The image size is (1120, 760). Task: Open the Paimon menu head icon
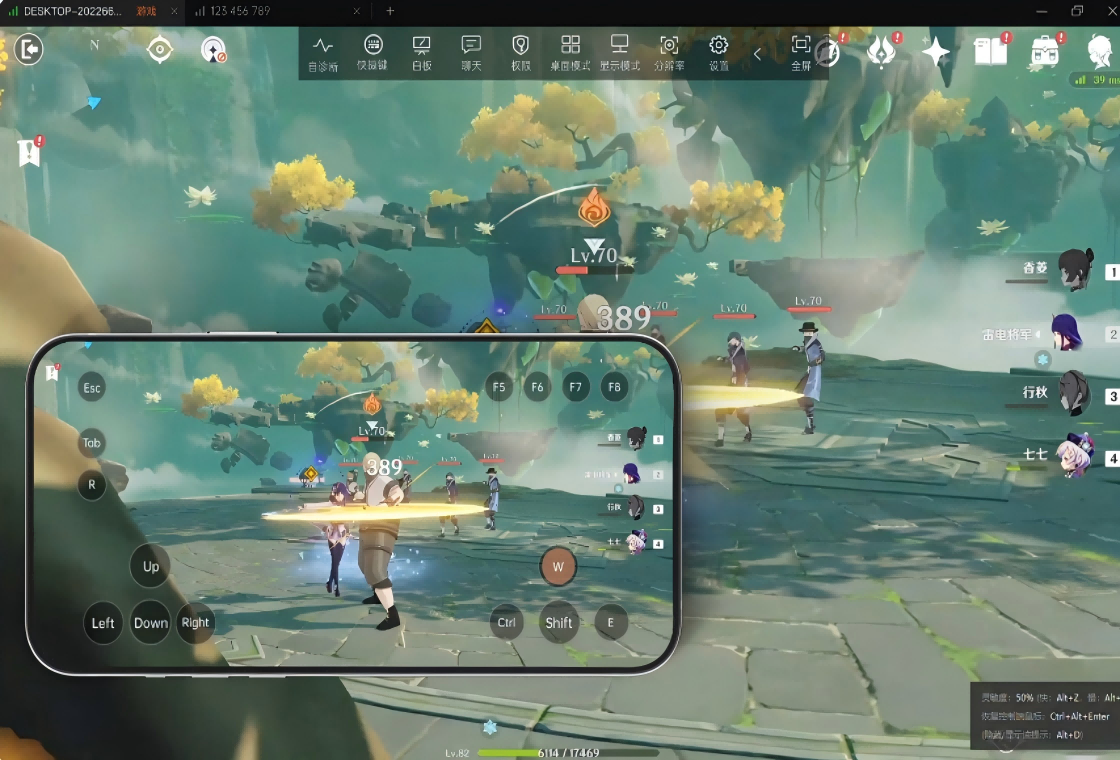pos(1100,49)
